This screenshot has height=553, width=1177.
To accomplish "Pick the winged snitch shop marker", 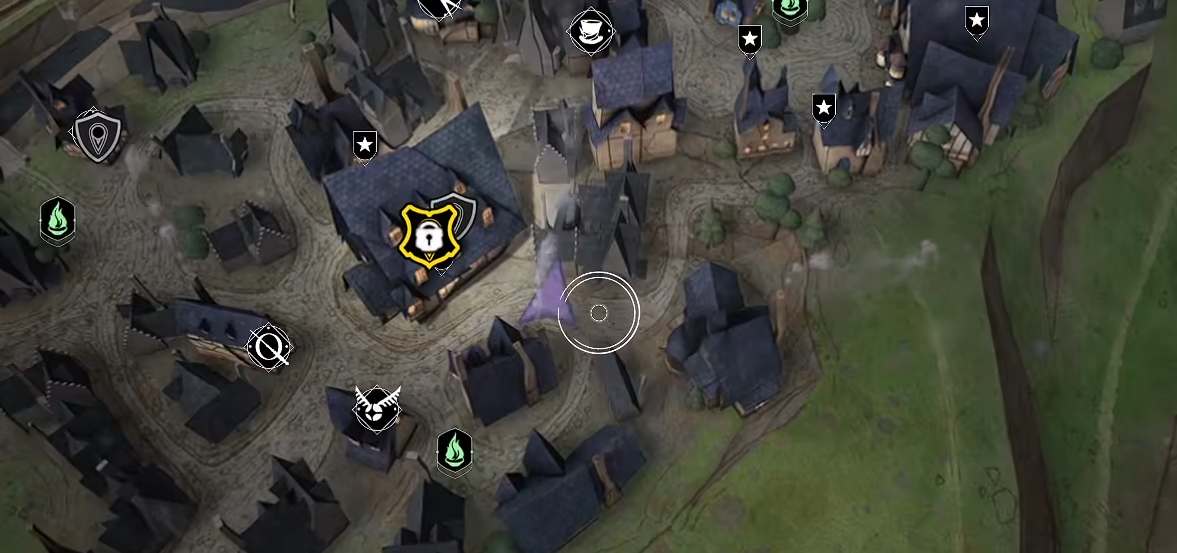I will click(376, 408).
